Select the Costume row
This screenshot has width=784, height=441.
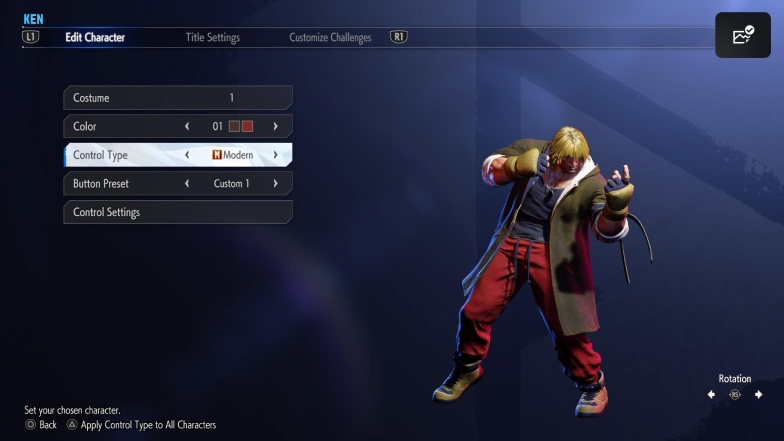point(177,98)
